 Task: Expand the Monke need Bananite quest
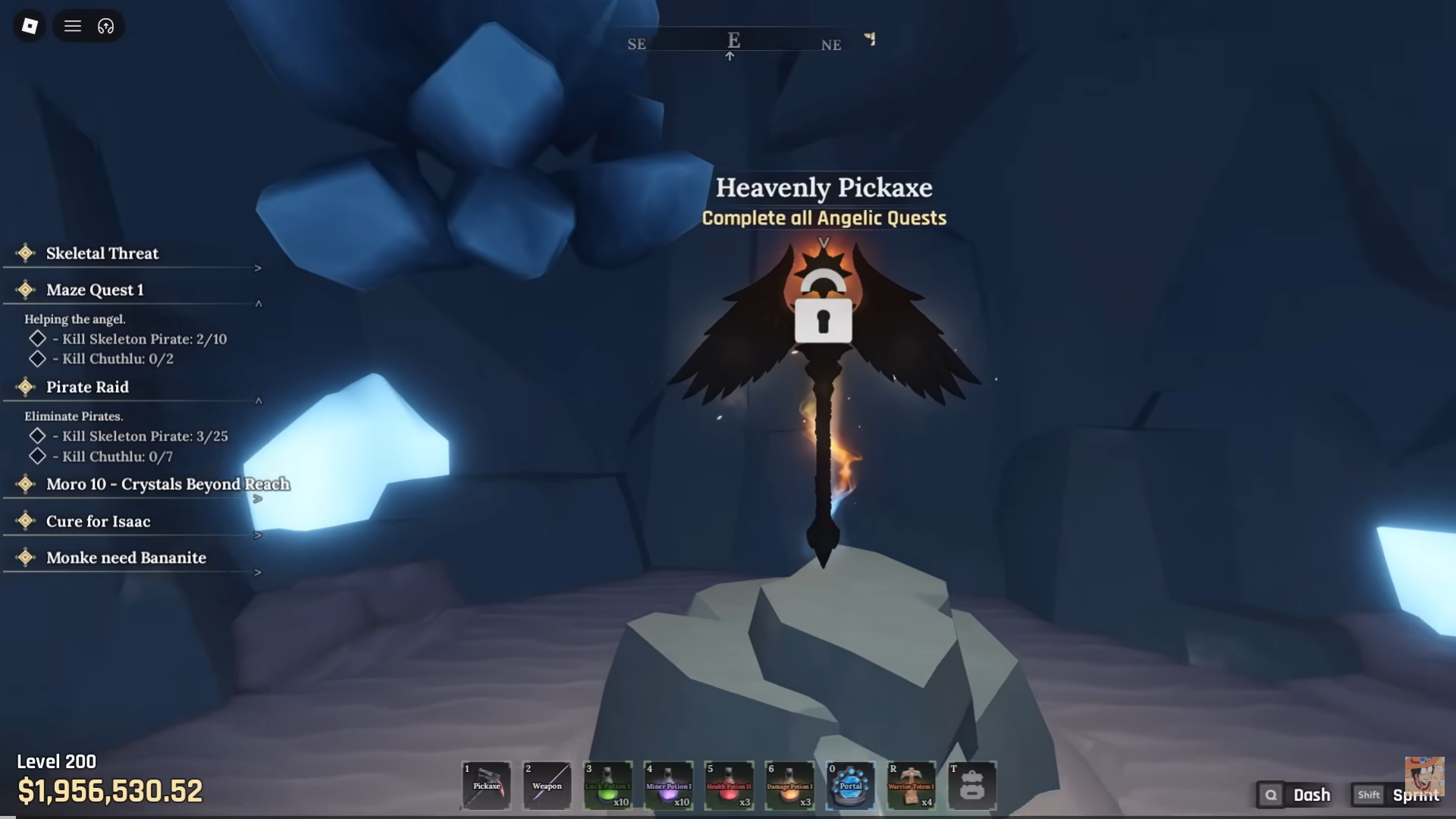point(258,573)
